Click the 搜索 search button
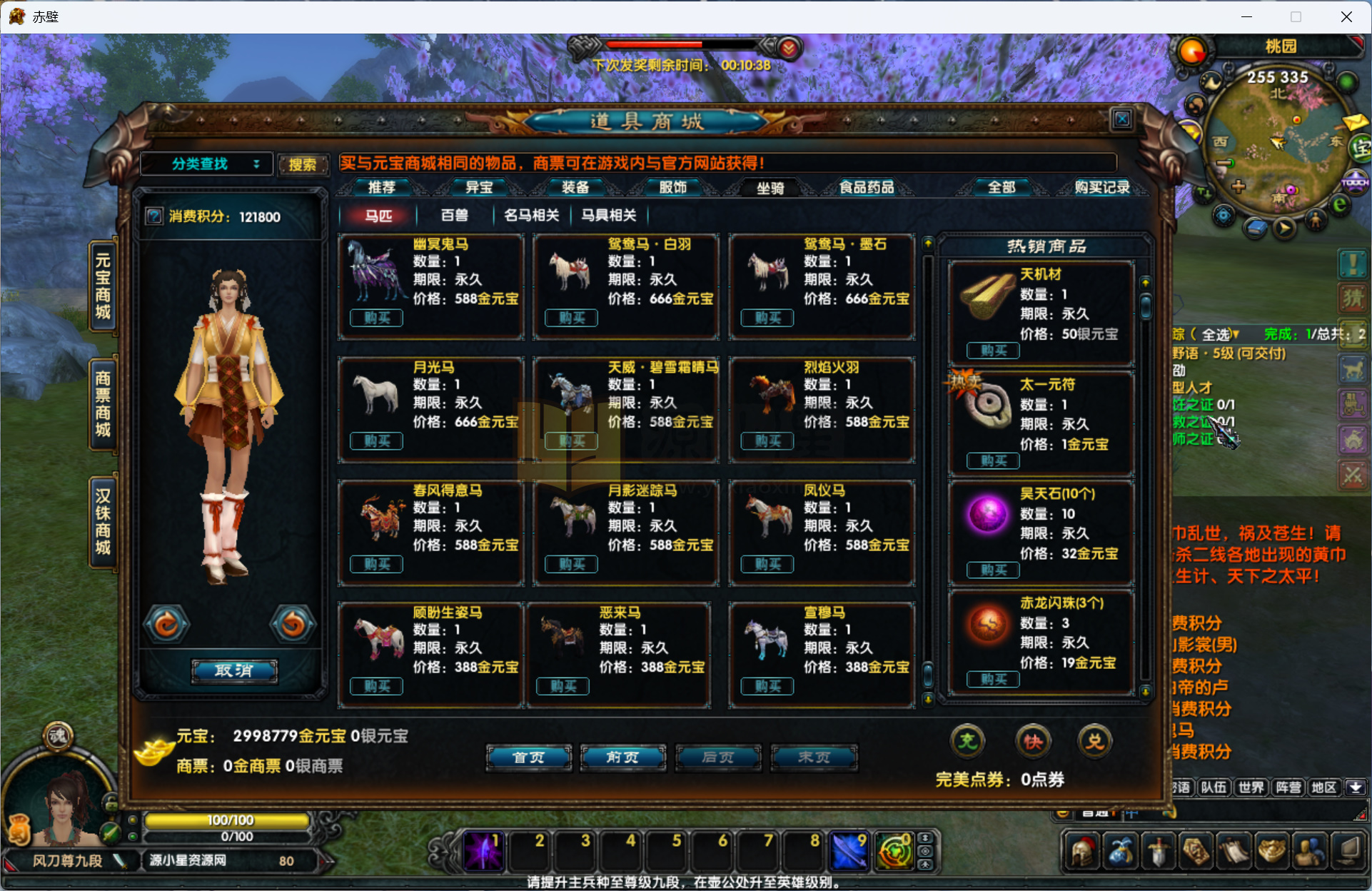Image resolution: width=1372 pixels, height=891 pixels. 303,165
